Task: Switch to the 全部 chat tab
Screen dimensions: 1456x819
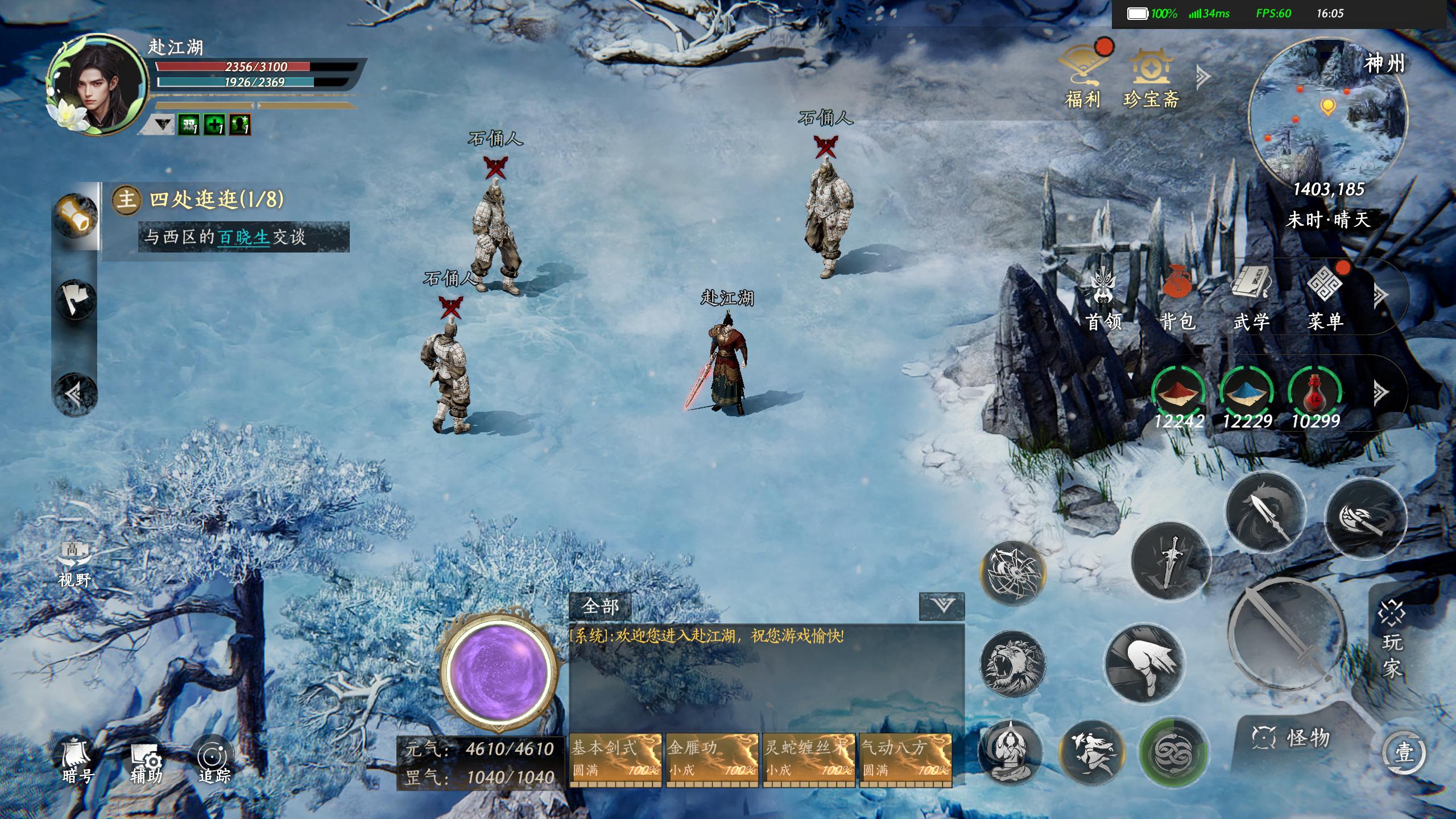Action: tap(600, 607)
